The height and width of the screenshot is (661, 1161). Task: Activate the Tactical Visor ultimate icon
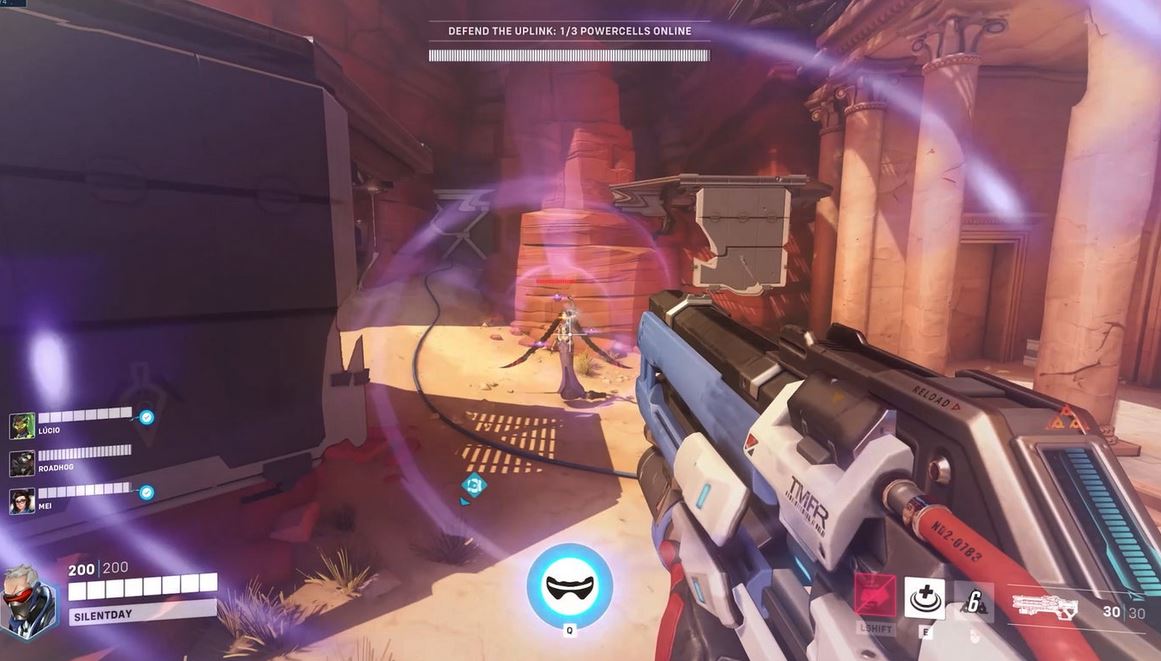(570, 586)
